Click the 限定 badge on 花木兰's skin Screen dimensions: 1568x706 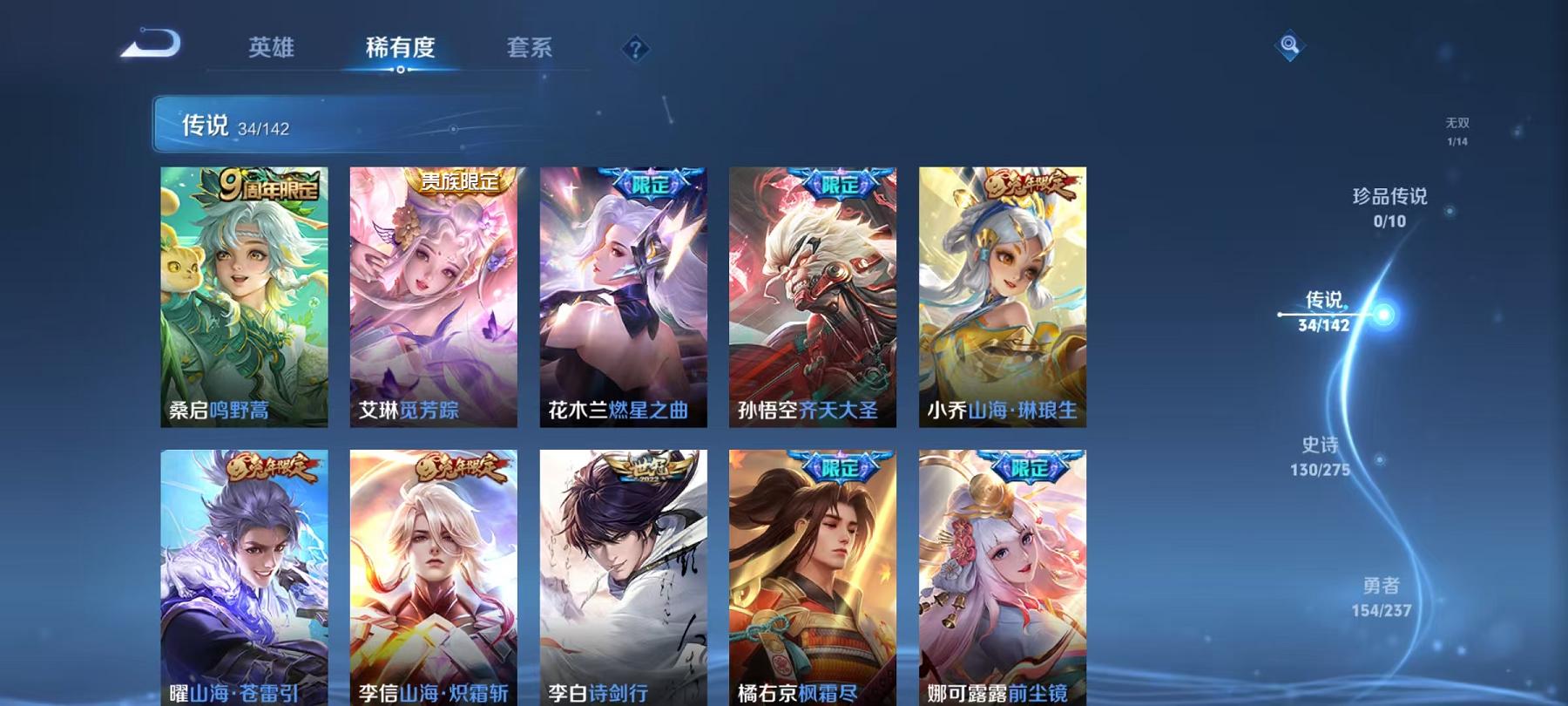click(649, 181)
